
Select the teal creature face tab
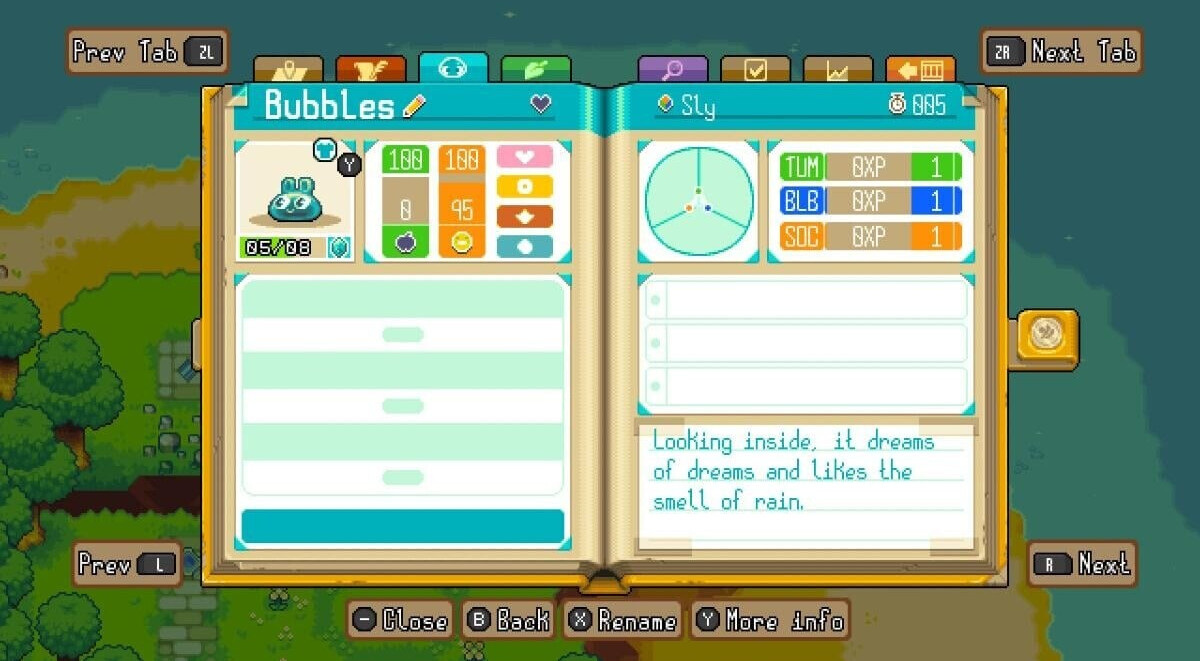[x=453, y=68]
